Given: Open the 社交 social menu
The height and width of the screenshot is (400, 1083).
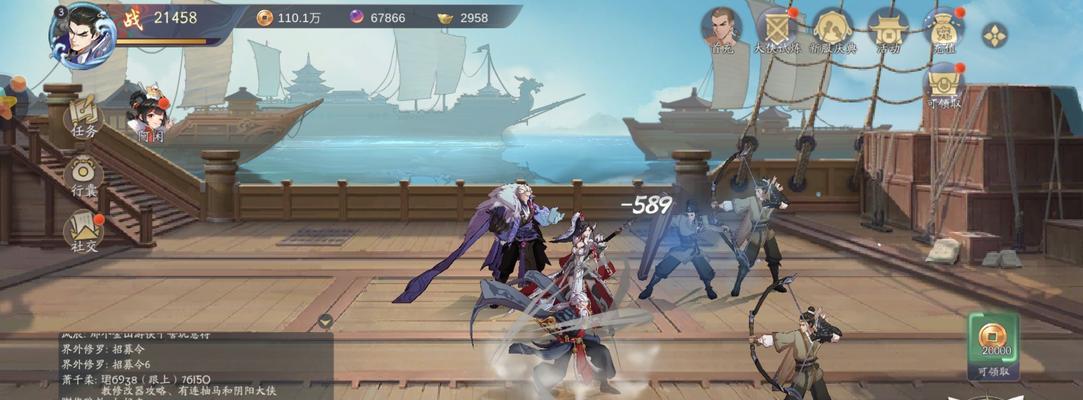Looking at the screenshot, I should (84, 232).
